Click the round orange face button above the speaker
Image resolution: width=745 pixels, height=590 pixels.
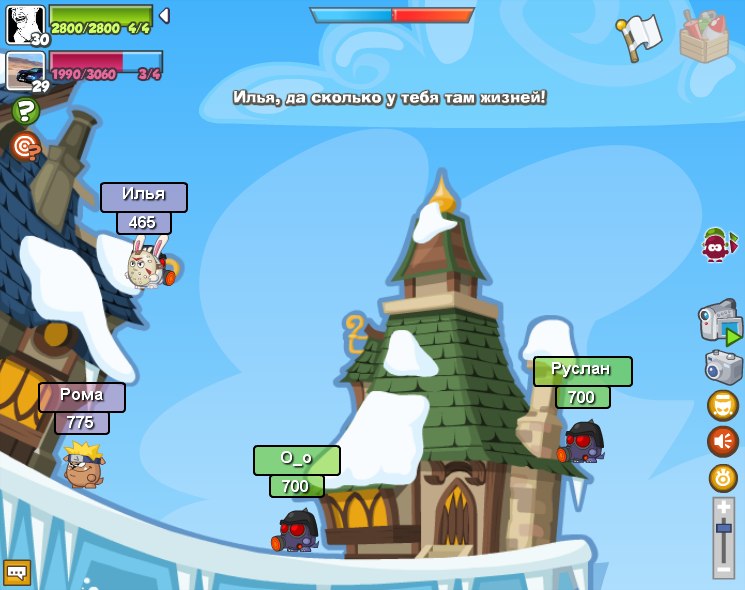(723, 405)
